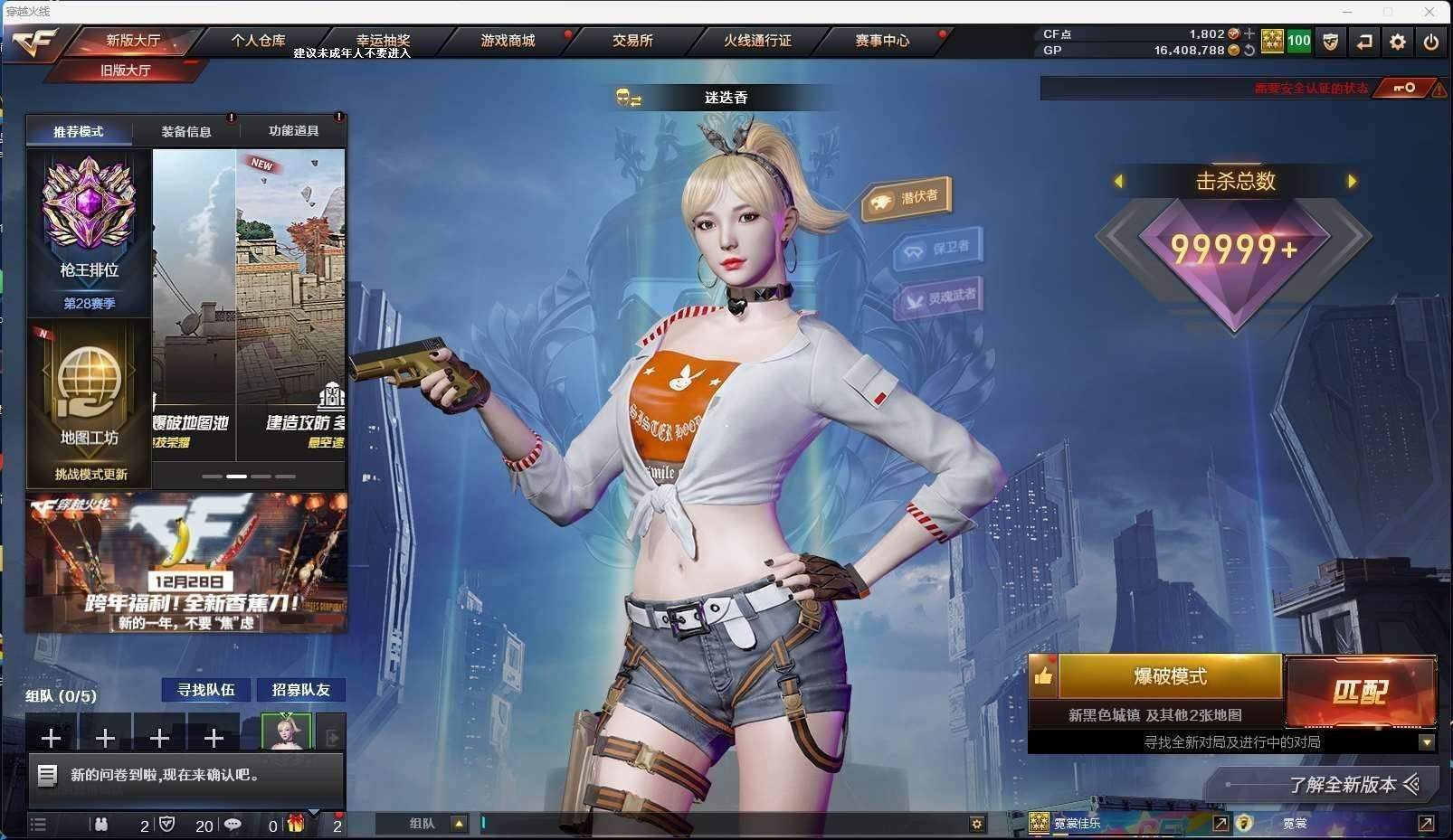Open the 赛事中心 tournament center

(882, 41)
